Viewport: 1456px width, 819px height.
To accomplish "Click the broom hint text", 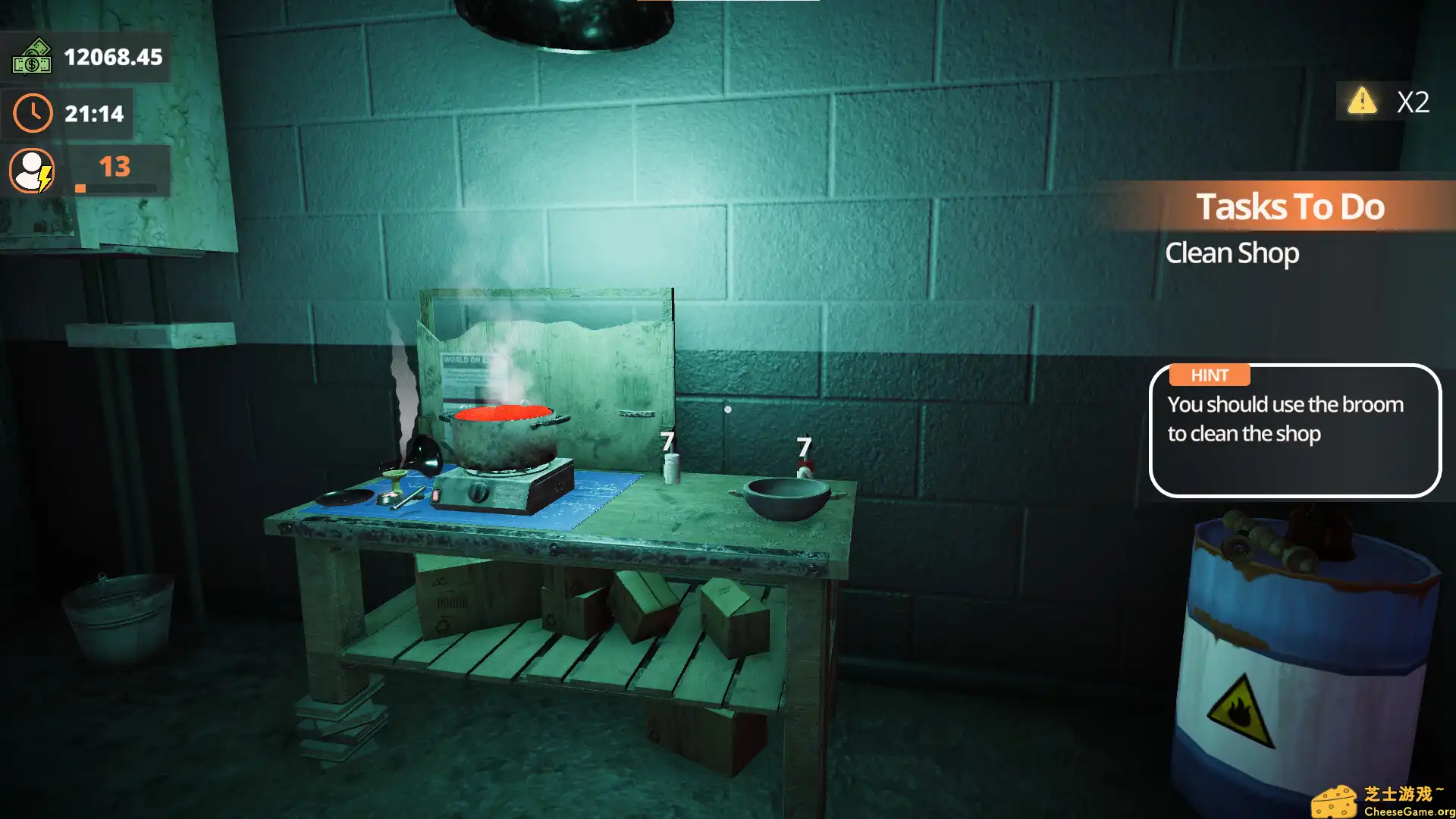I will coord(1287,419).
